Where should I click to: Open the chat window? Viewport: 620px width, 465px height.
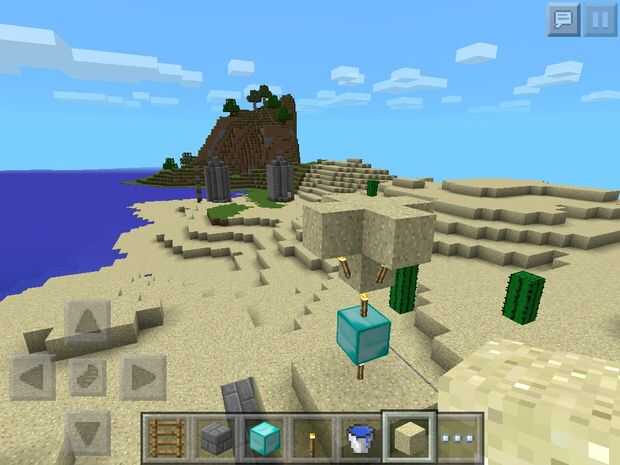563,19
